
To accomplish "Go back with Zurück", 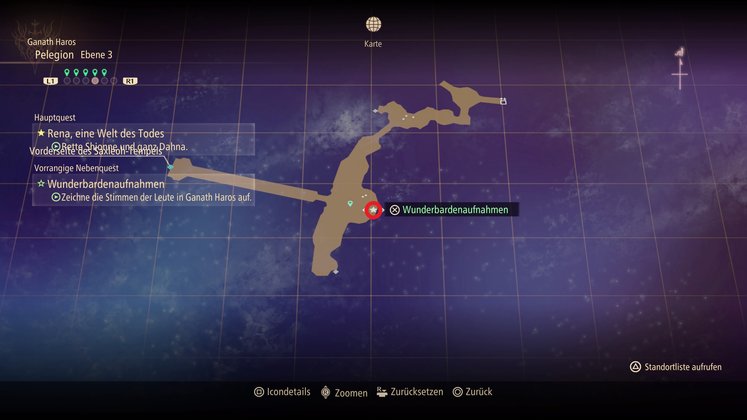I will tap(472, 392).
